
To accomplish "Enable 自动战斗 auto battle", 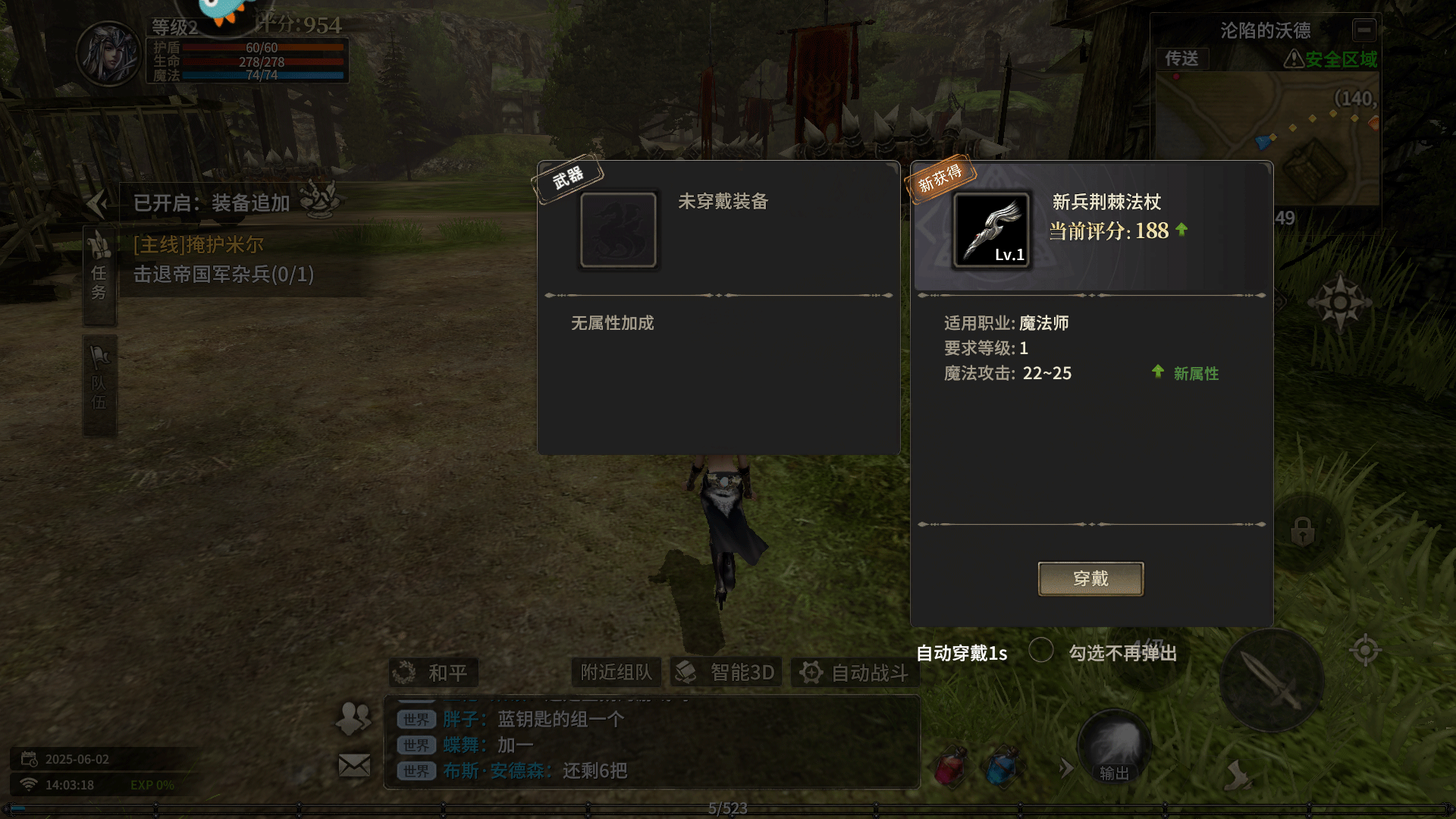I will (x=855, y=672).
